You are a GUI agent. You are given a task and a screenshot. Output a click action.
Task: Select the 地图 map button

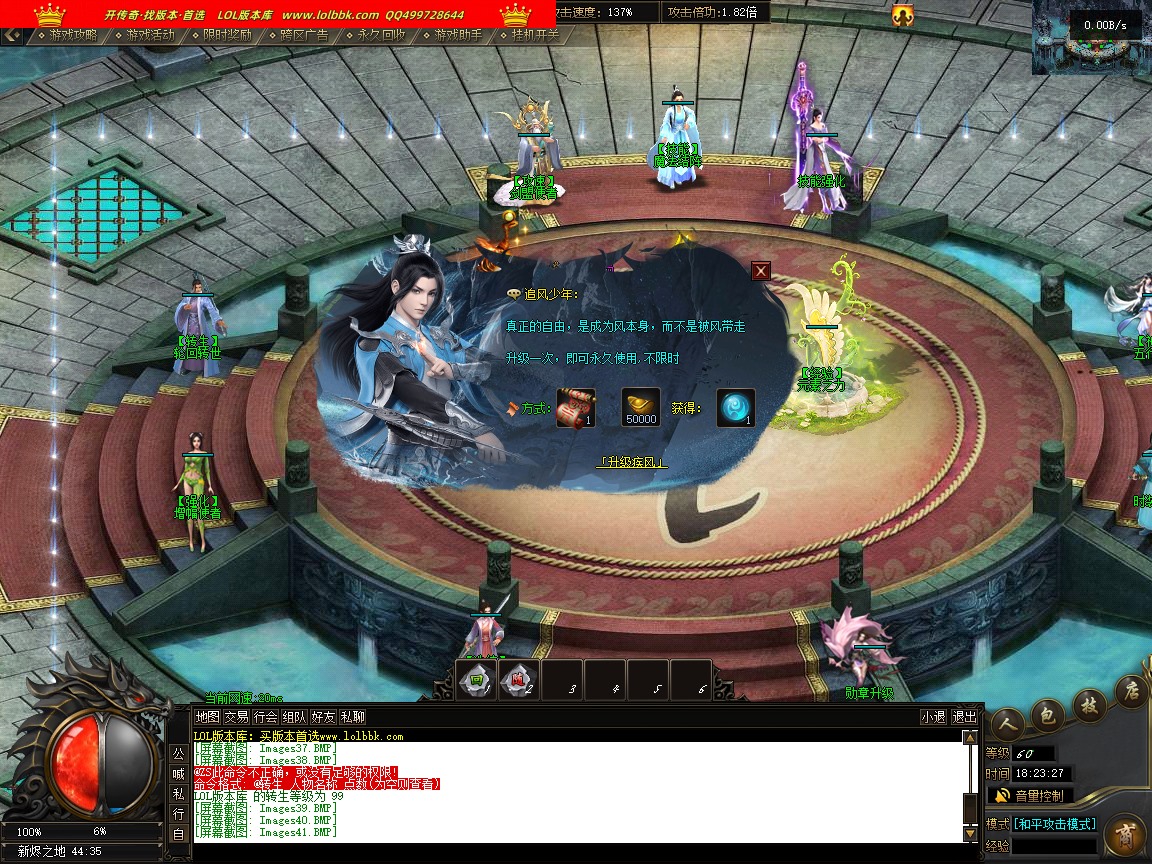tap(207, 717)
